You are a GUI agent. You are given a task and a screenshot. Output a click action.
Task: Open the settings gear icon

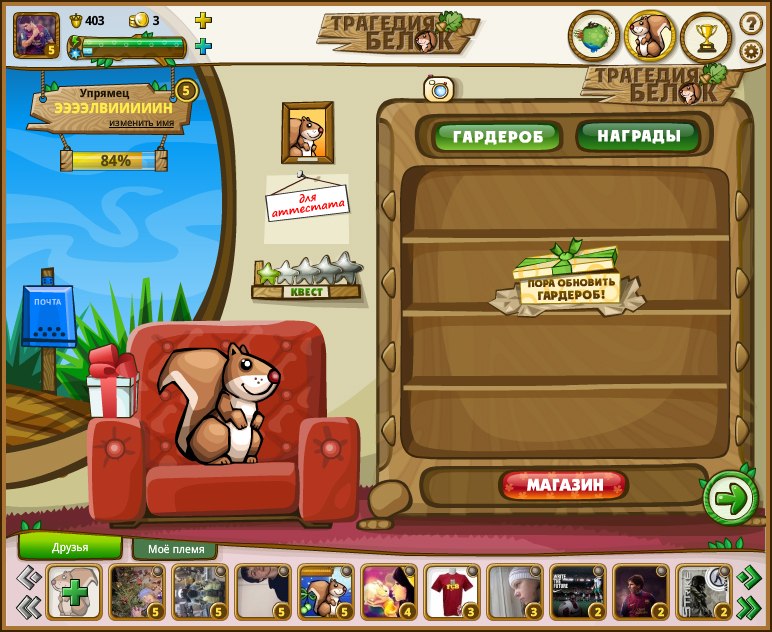[751, 51]
